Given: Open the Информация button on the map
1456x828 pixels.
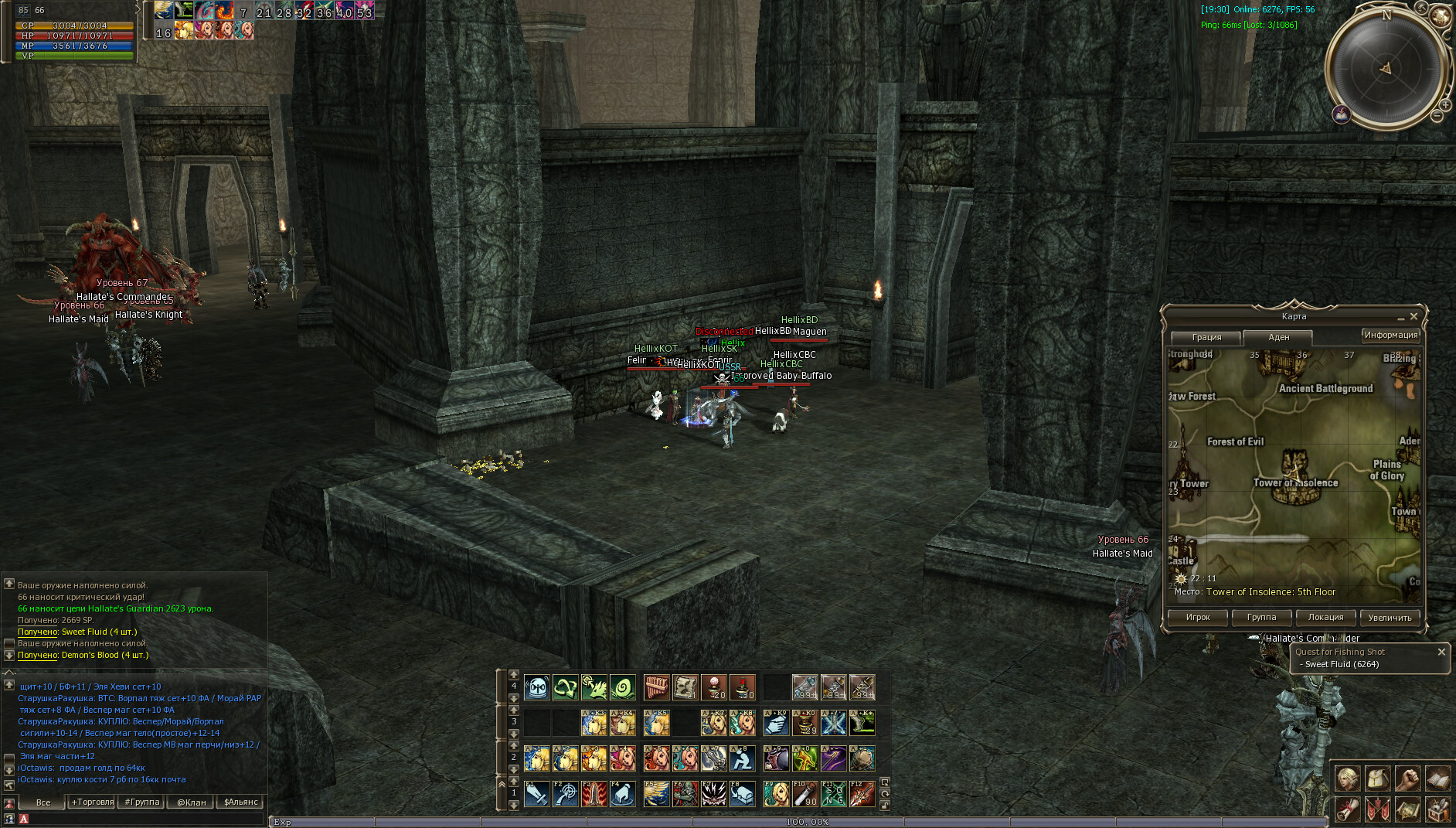Looking at the screenshot, I should 1390,335.
